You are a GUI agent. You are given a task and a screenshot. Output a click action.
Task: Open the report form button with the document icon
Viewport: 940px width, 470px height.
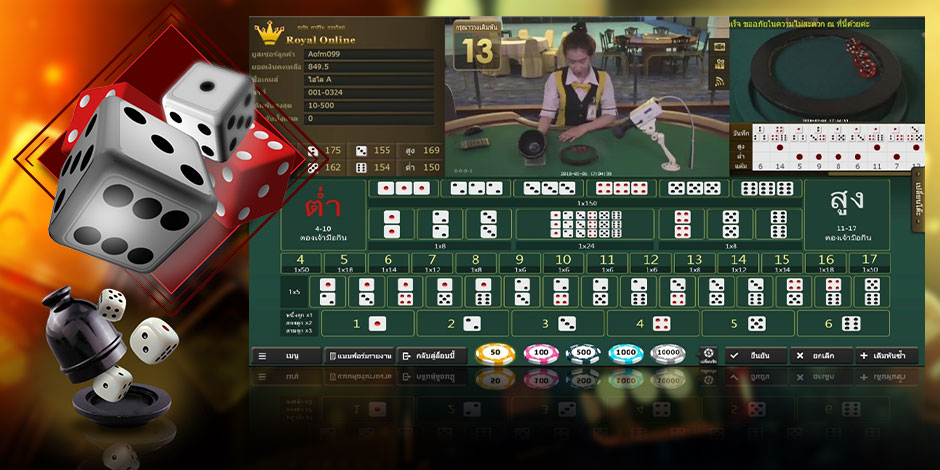tap(359, 355)
